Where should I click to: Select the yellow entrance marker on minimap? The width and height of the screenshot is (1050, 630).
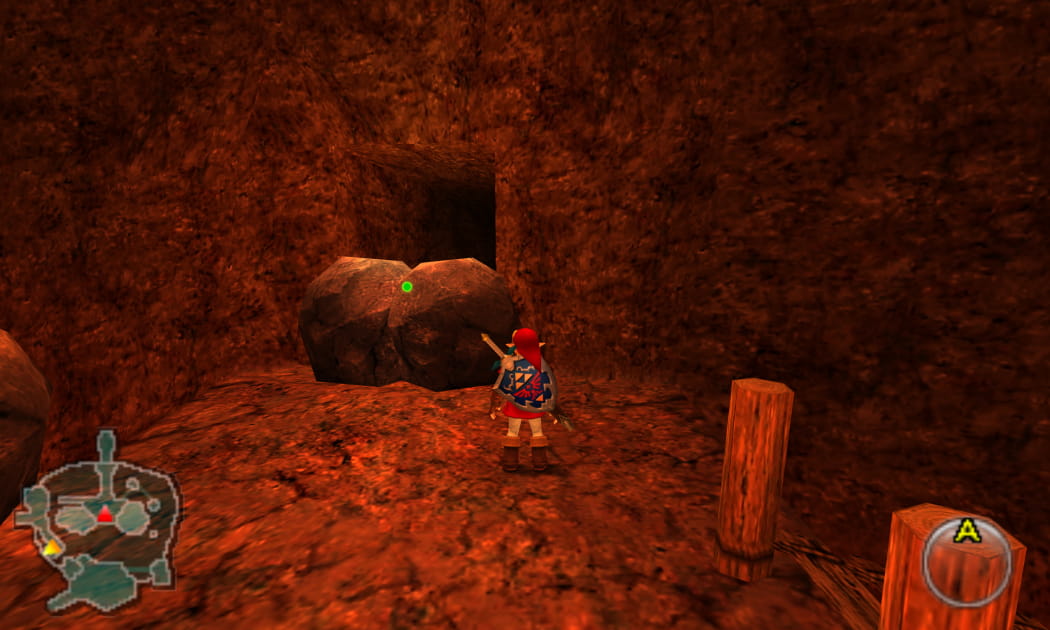[51, 547]
